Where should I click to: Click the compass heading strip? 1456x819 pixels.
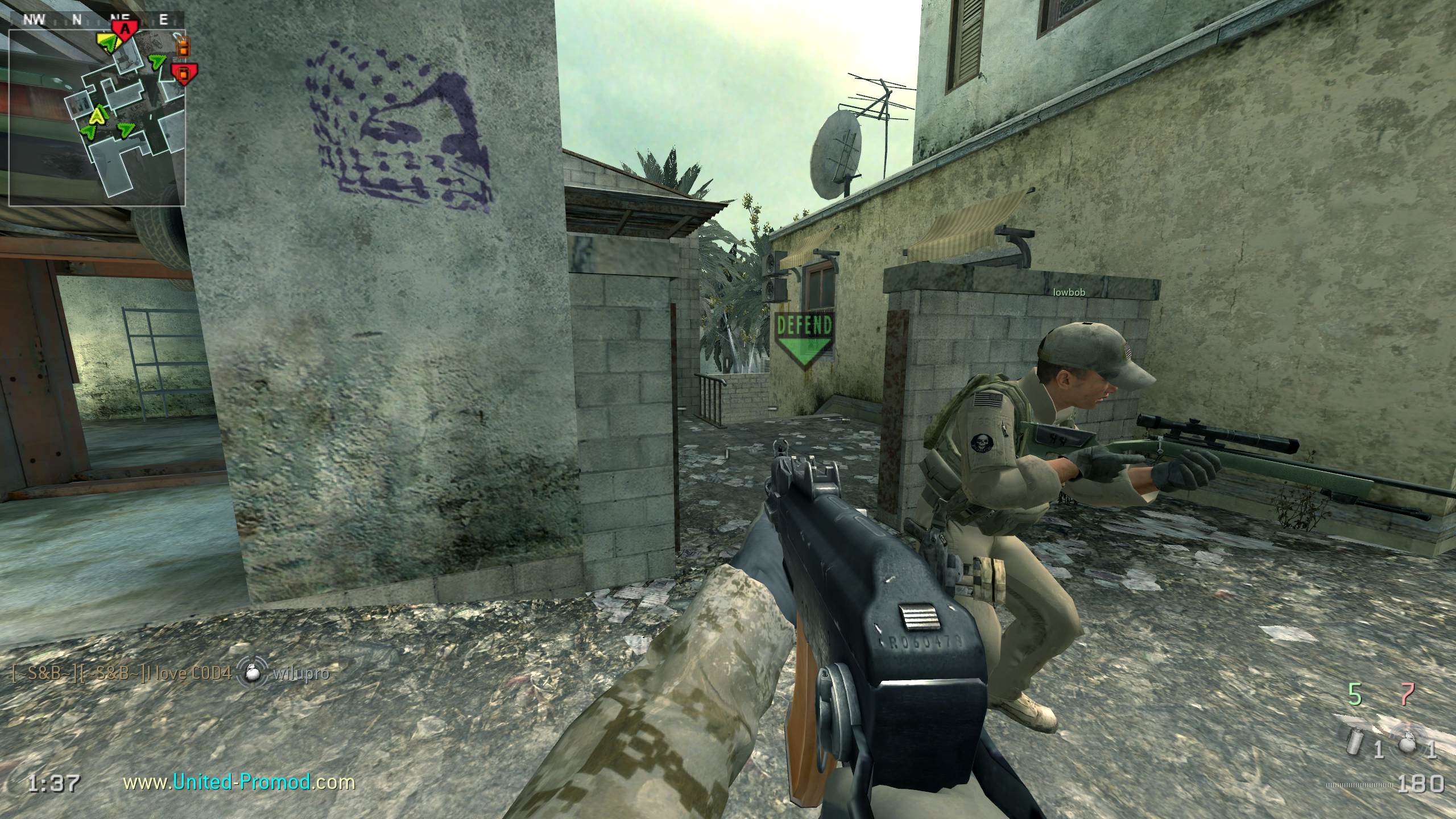[x=97, y=20]
